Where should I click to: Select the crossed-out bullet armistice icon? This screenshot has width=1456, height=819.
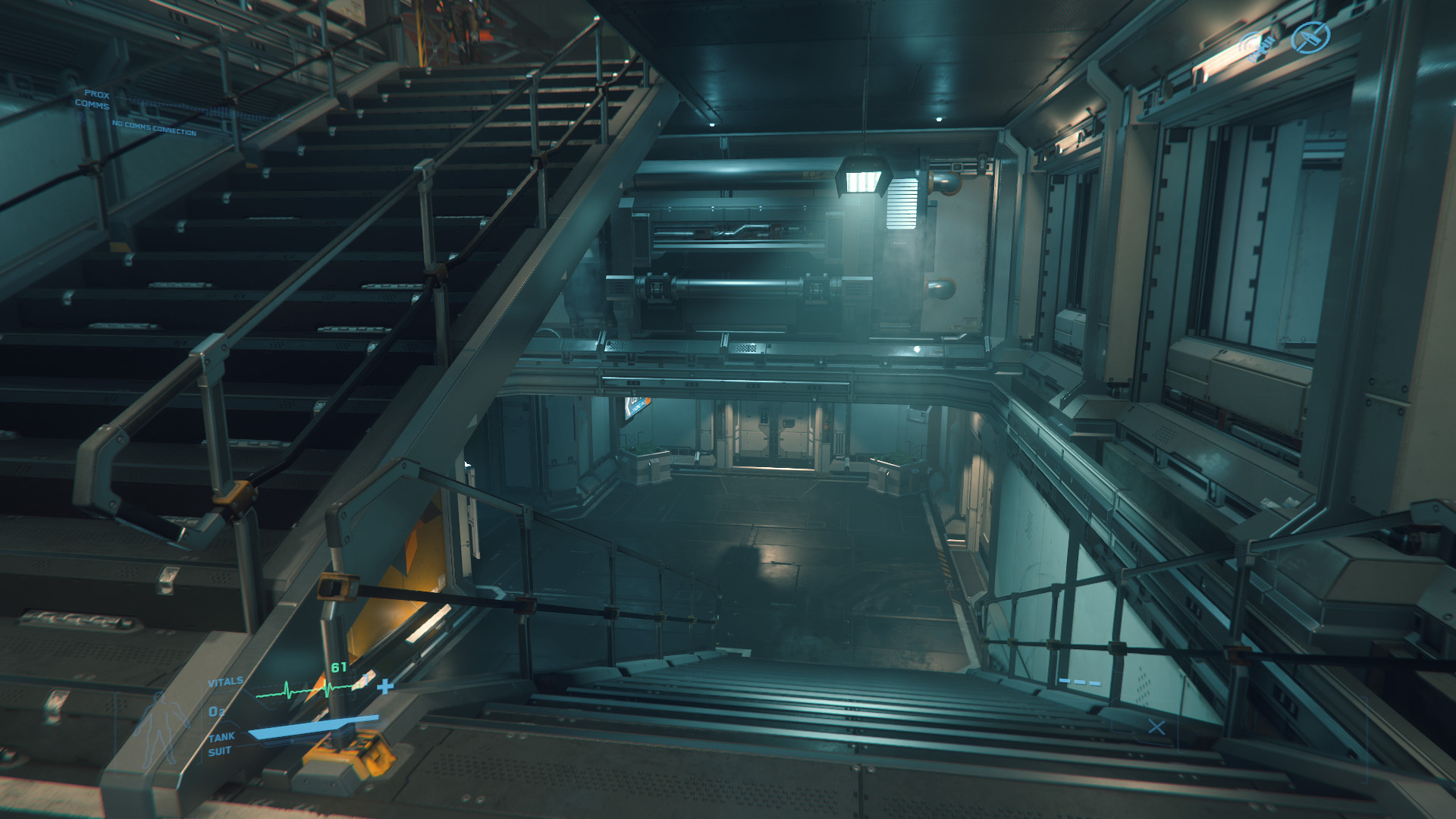pos(1310,36)
